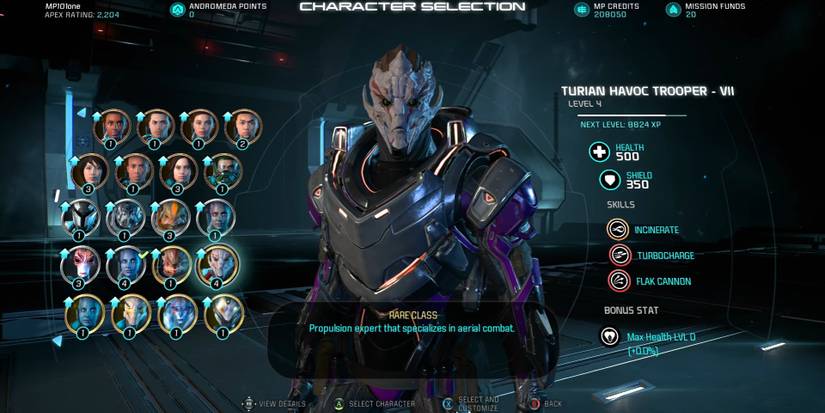Choose the human portrait marked level 2
This screenshot has height=413, width=825.
click(243, 127)
